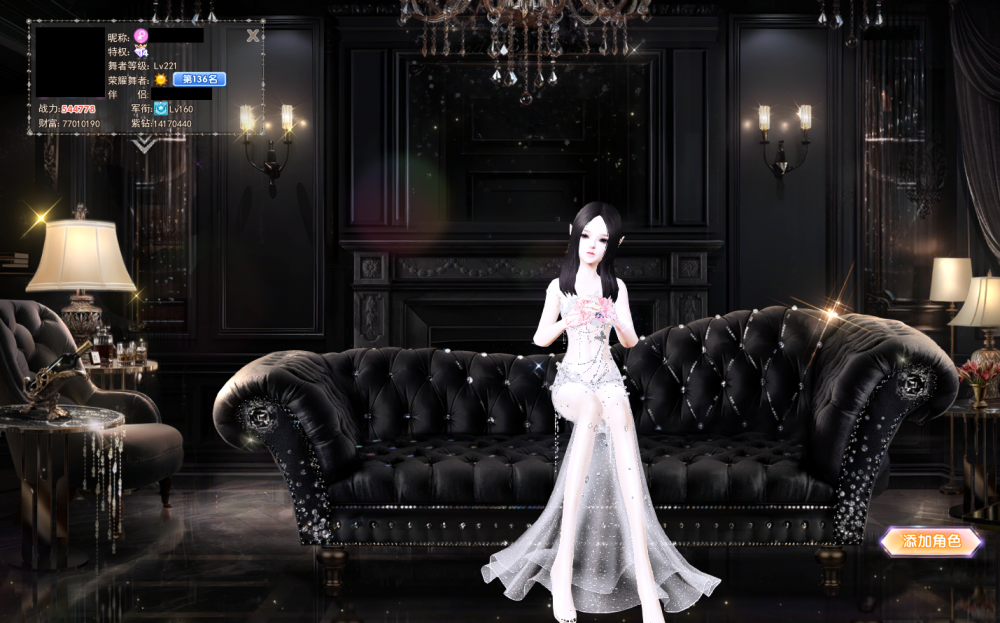Click the 添加角色 add character button
The image size is (1000, 623).
point(931,541)
